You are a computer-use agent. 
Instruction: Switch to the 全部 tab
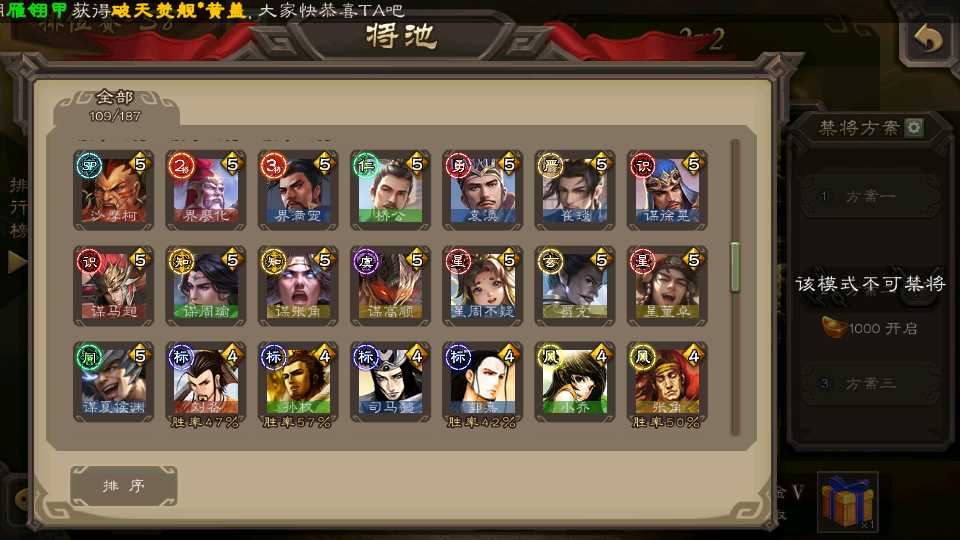[x=115, y=105]
